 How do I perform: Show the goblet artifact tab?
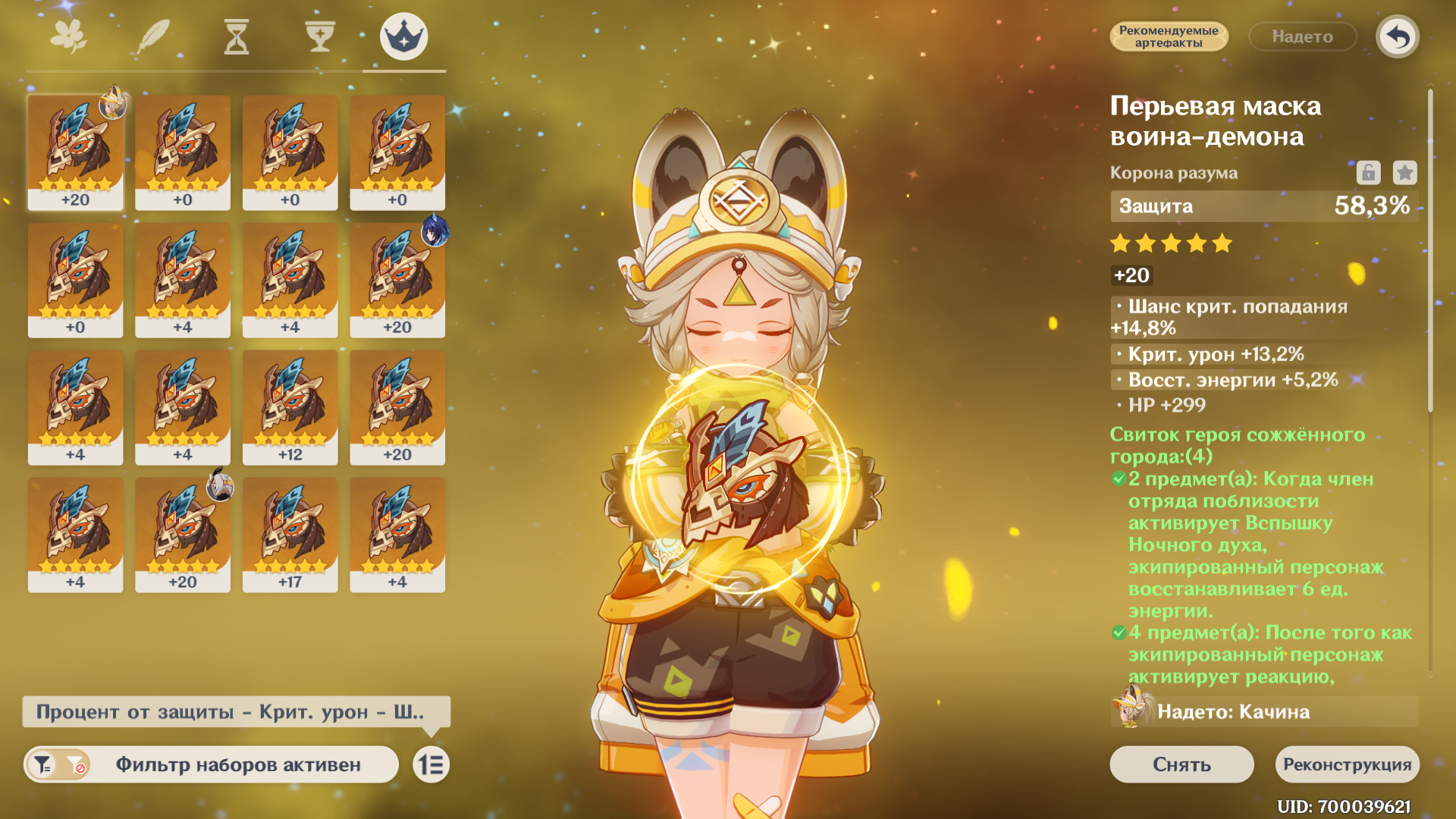point(320,36)
